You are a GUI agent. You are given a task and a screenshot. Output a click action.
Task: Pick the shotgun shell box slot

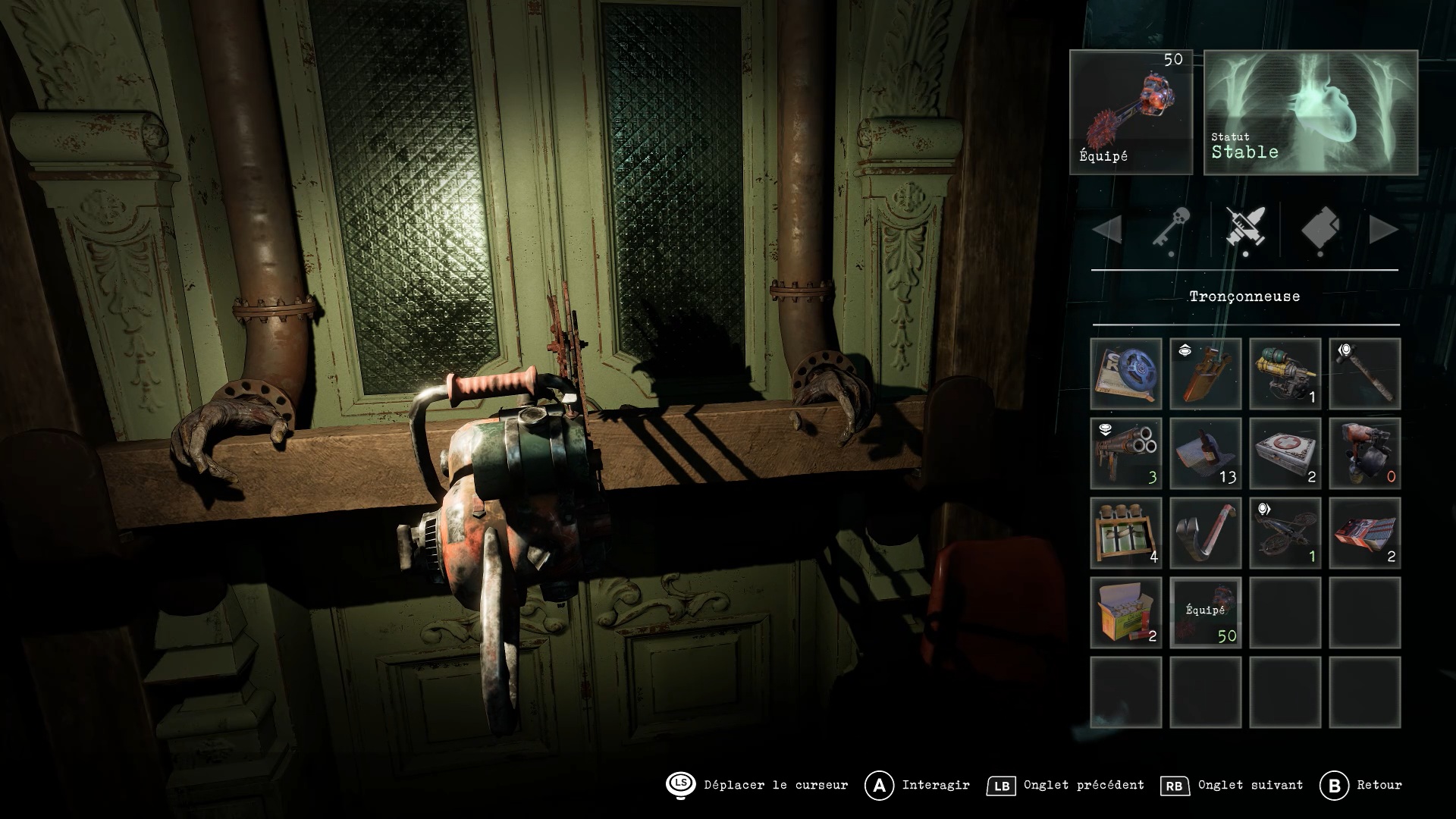pos(1126,613)
